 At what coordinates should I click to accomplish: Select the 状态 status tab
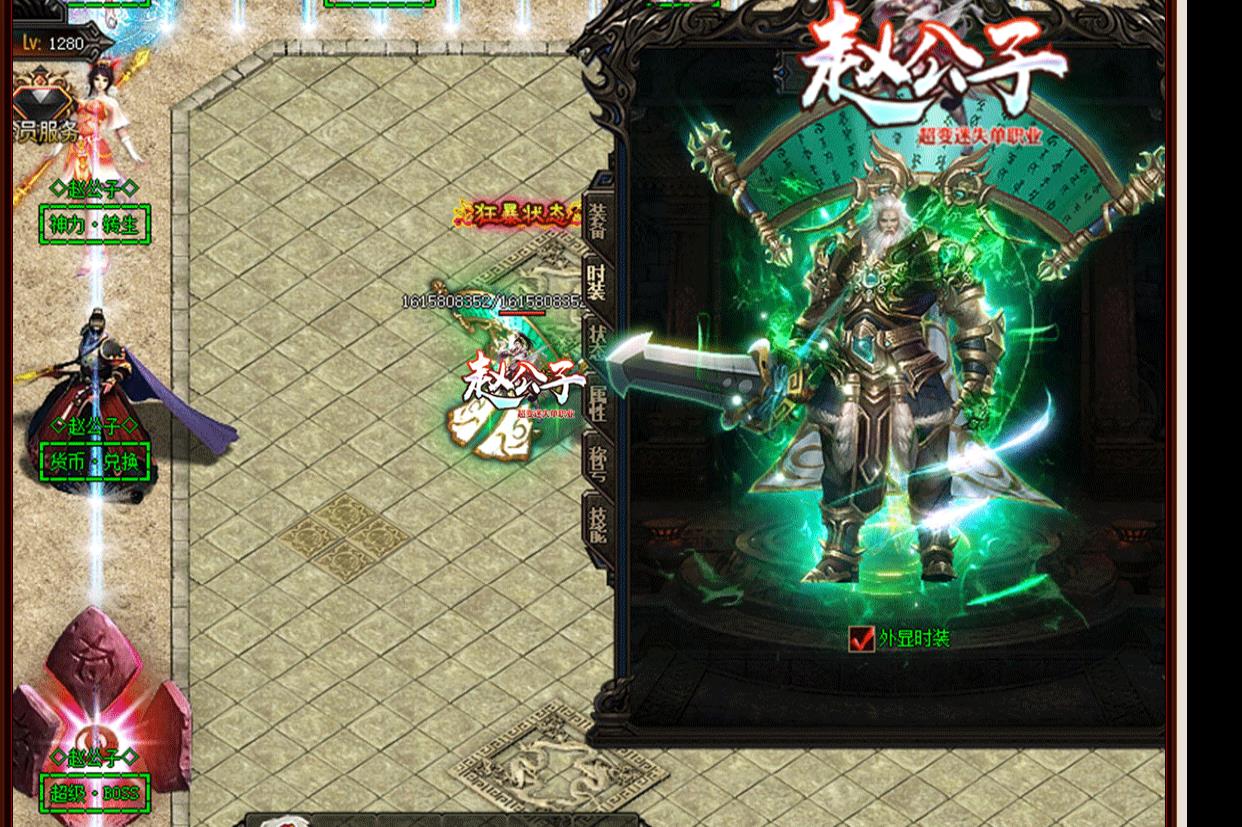click(598, 343)
